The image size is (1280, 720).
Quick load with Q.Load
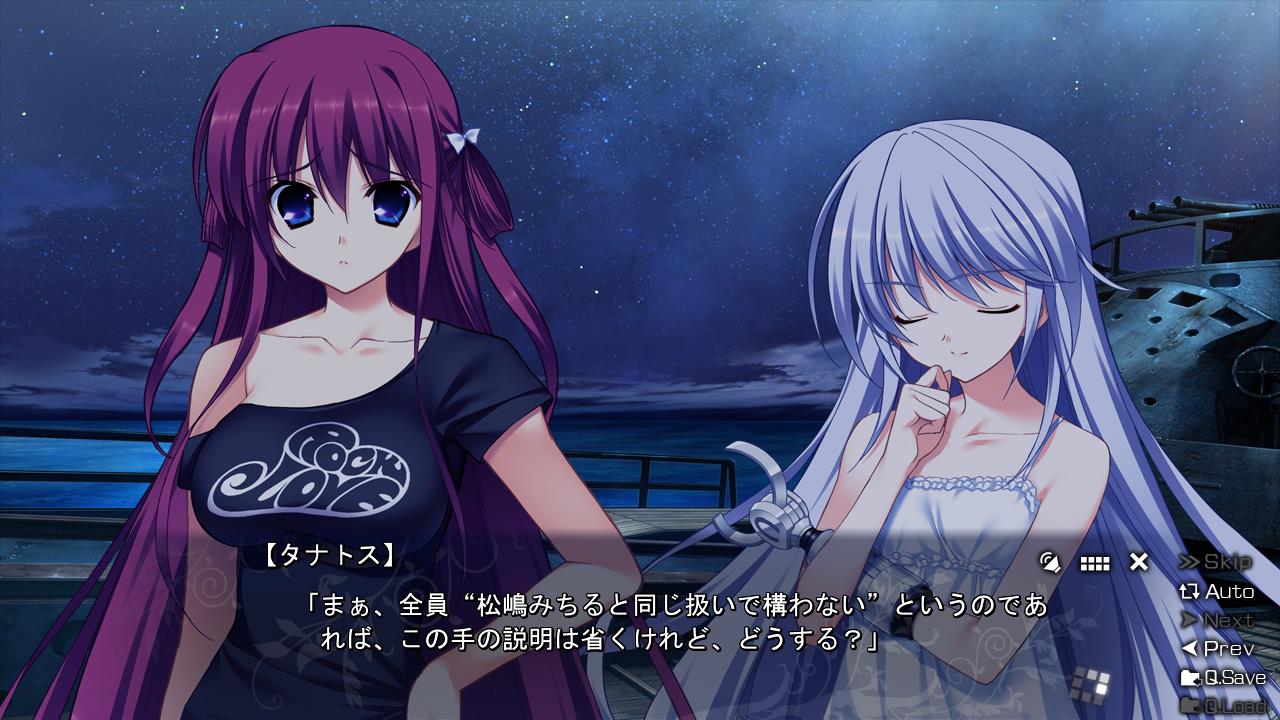tap(1222, 706)
